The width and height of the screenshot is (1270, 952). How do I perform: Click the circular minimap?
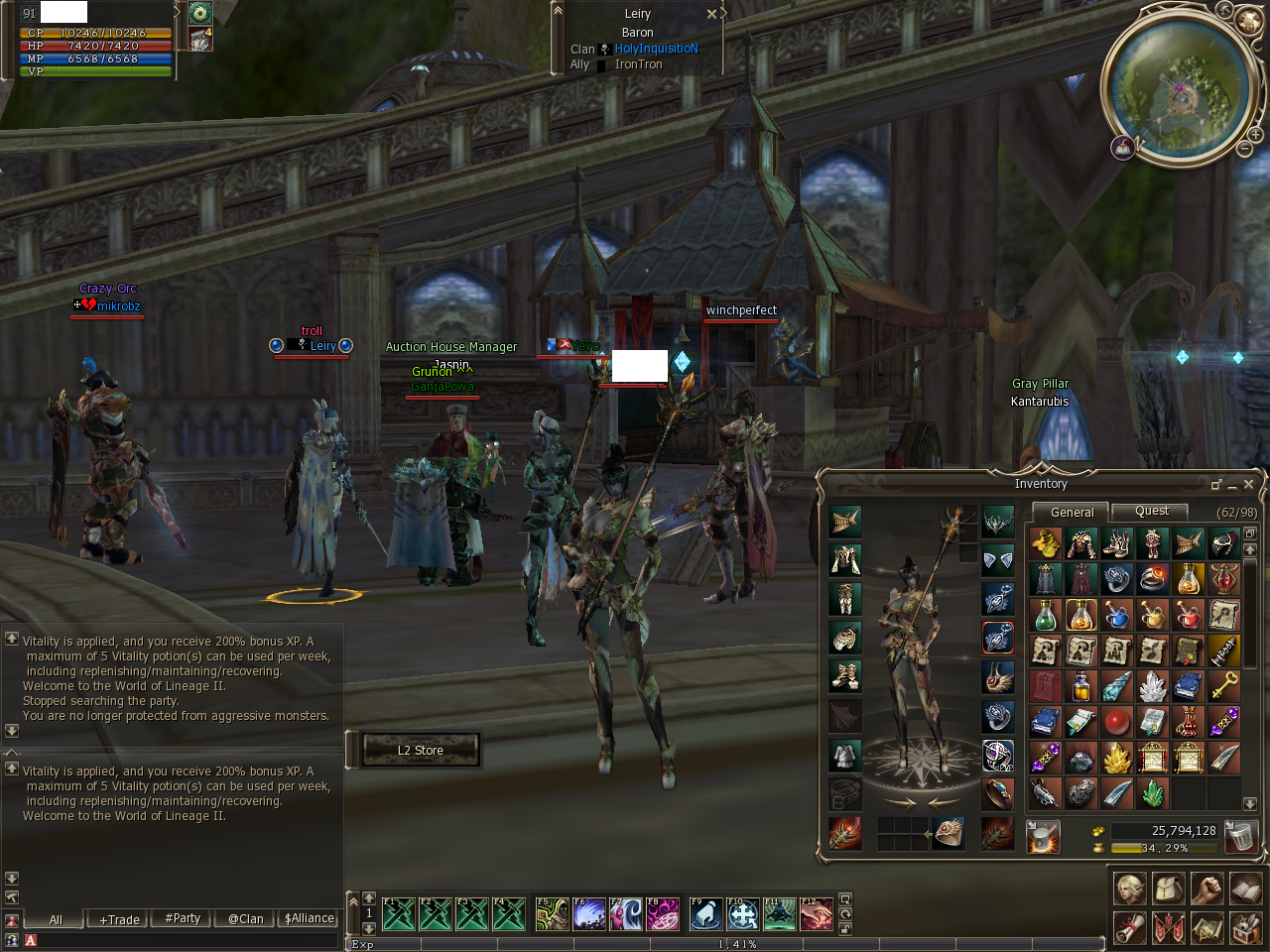point(1180,87)
